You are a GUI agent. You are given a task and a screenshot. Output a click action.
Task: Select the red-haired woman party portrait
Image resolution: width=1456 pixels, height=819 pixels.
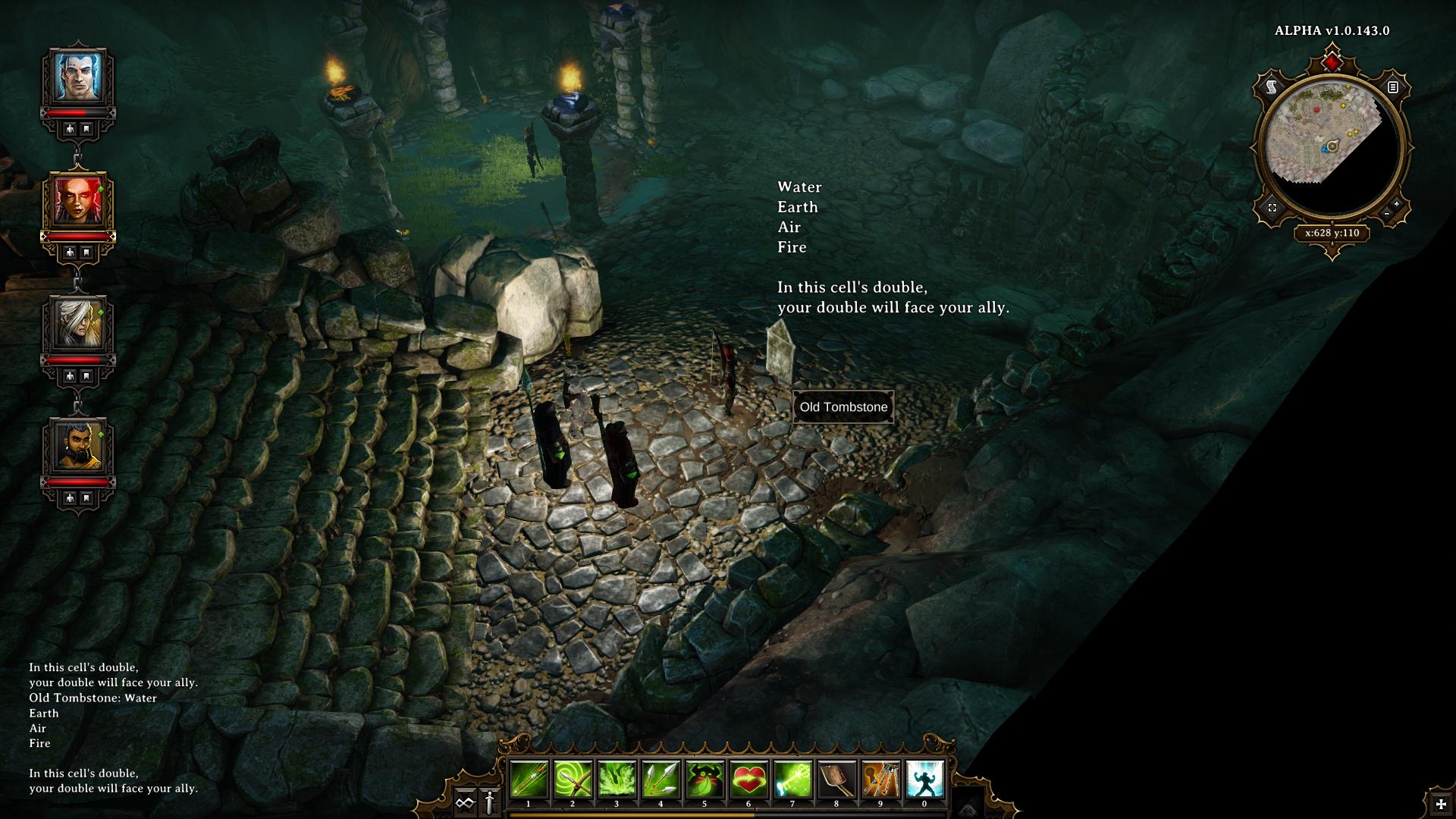click(78, 200)
